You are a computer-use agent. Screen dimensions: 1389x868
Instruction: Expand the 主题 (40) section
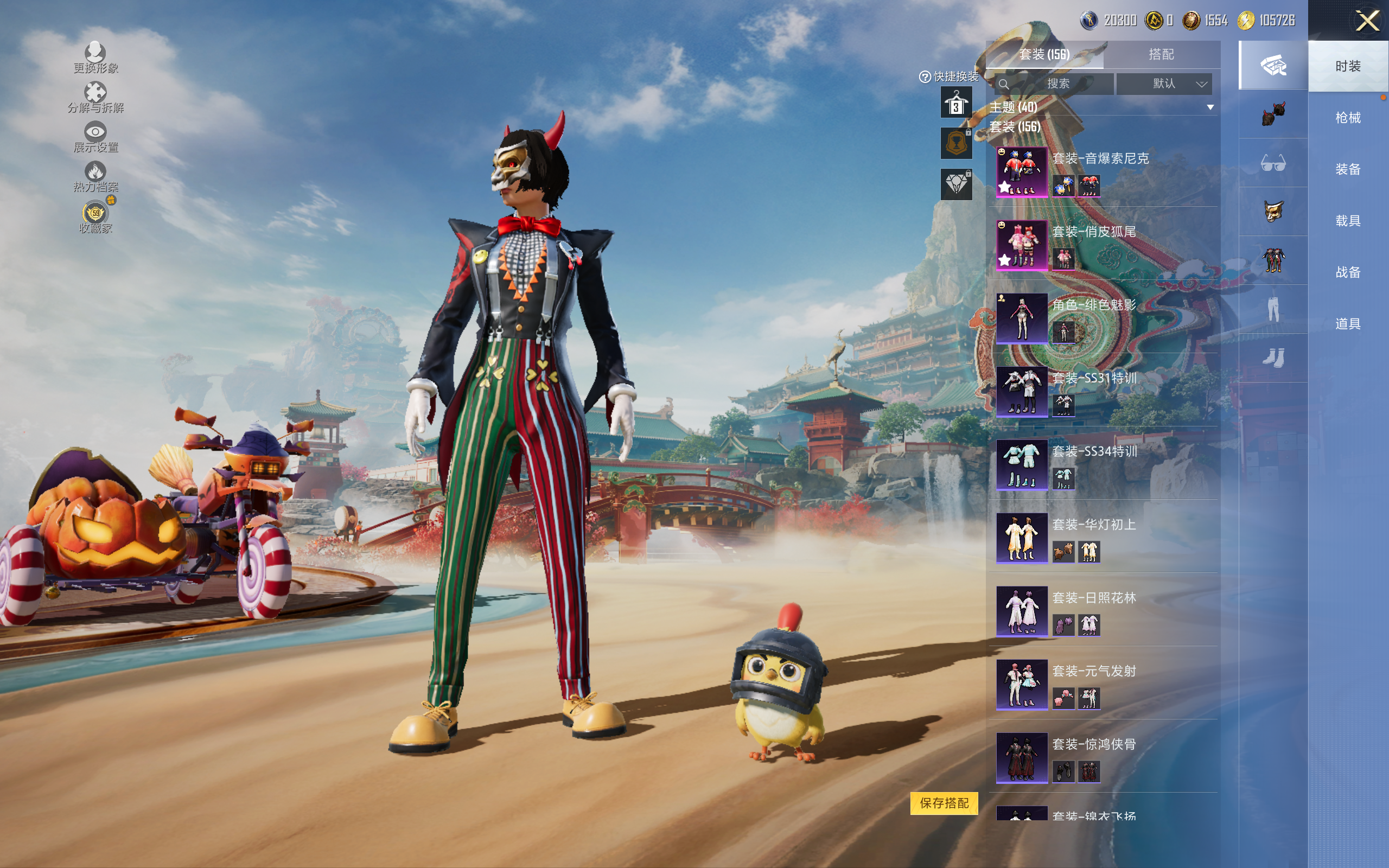pyautogui.click(x=1210, y=107)
